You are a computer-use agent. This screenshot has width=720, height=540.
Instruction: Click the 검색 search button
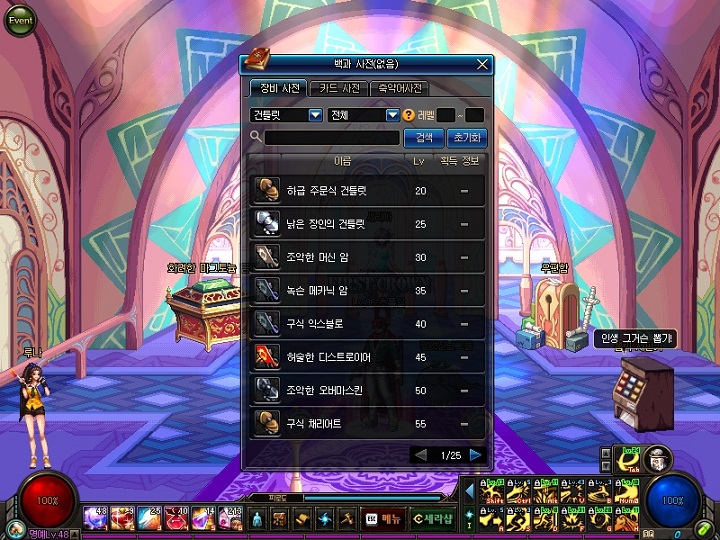[424, 137]
